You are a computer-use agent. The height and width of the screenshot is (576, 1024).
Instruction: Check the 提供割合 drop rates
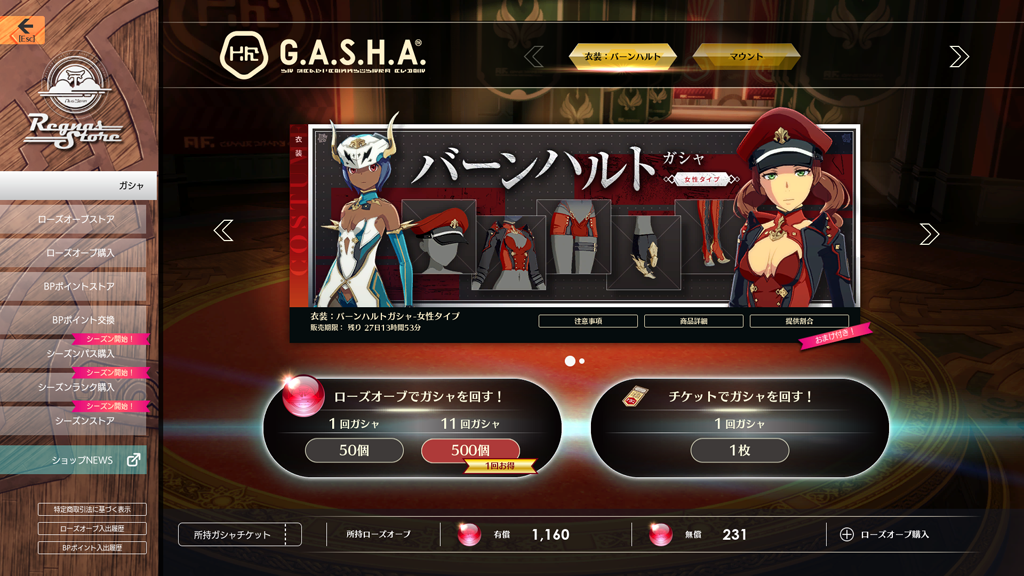798,321
